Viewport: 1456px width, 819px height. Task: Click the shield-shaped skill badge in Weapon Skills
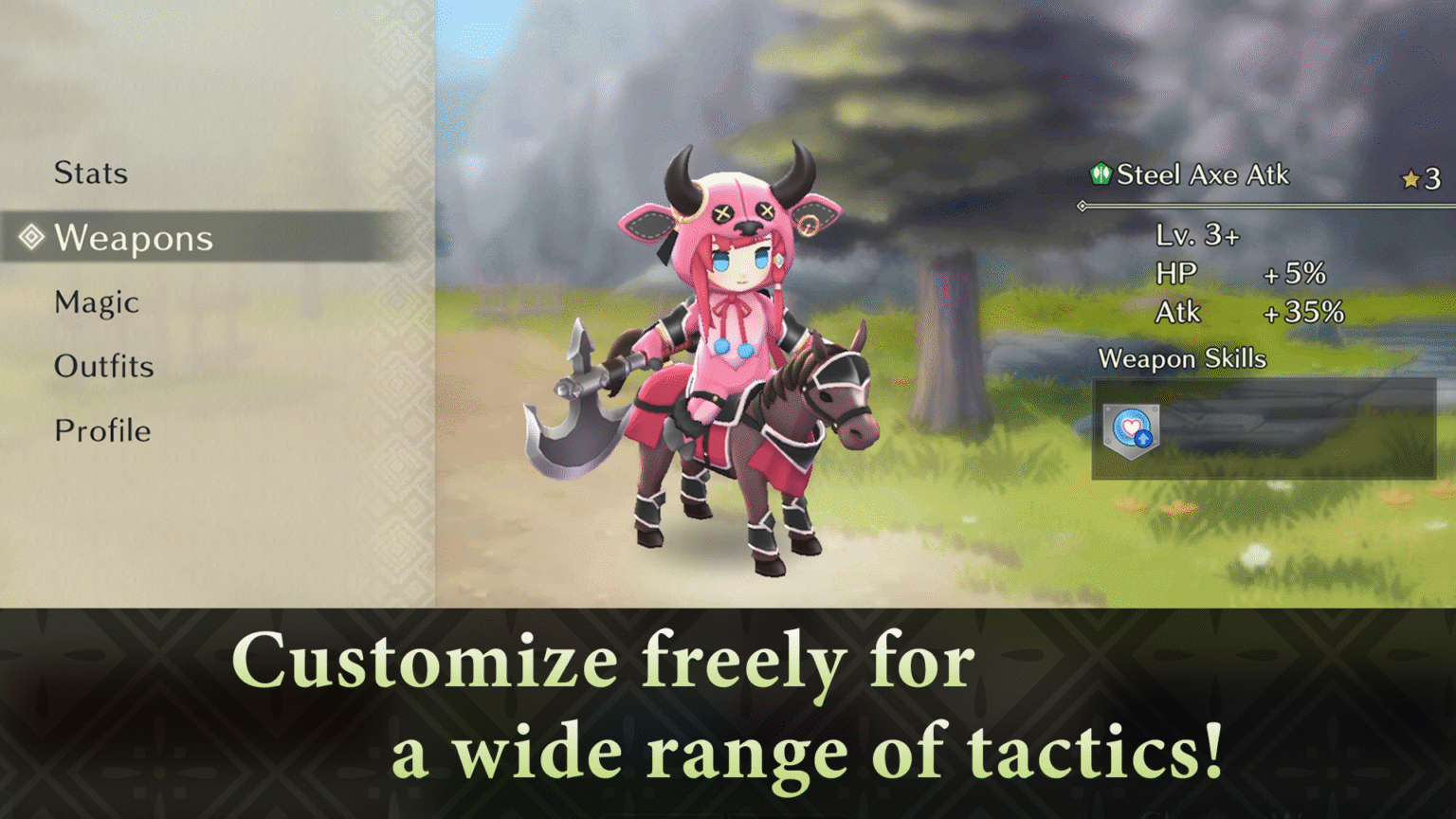tap(1131, 431)
